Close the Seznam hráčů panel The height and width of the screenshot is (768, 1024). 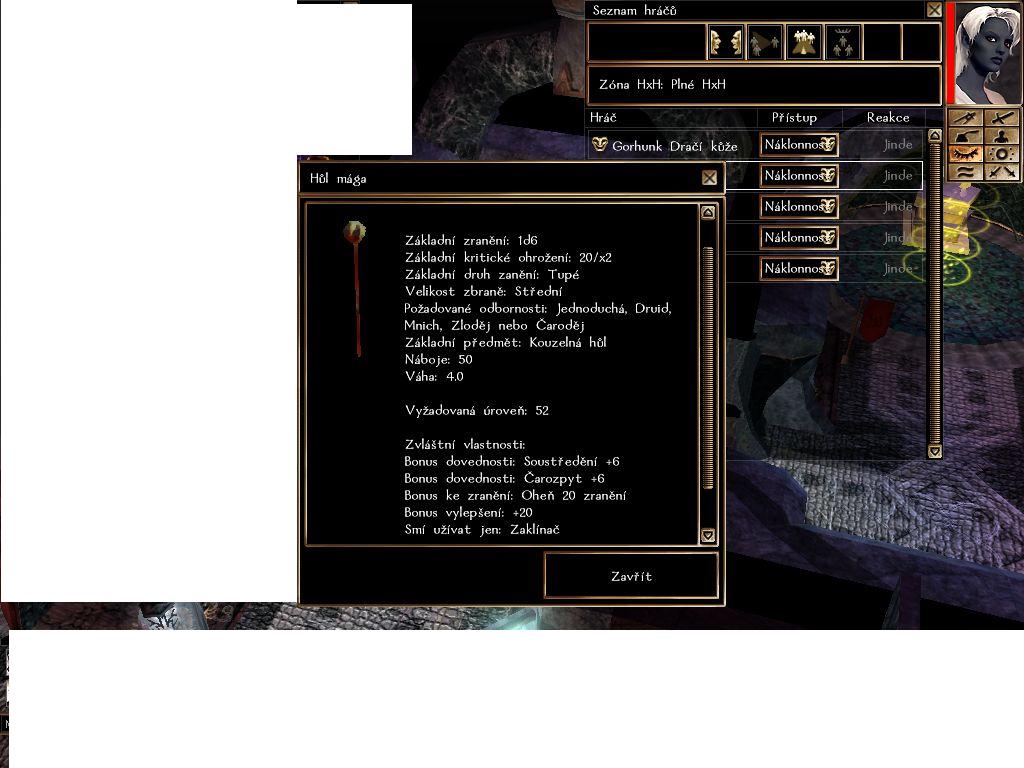coord(934,10)
